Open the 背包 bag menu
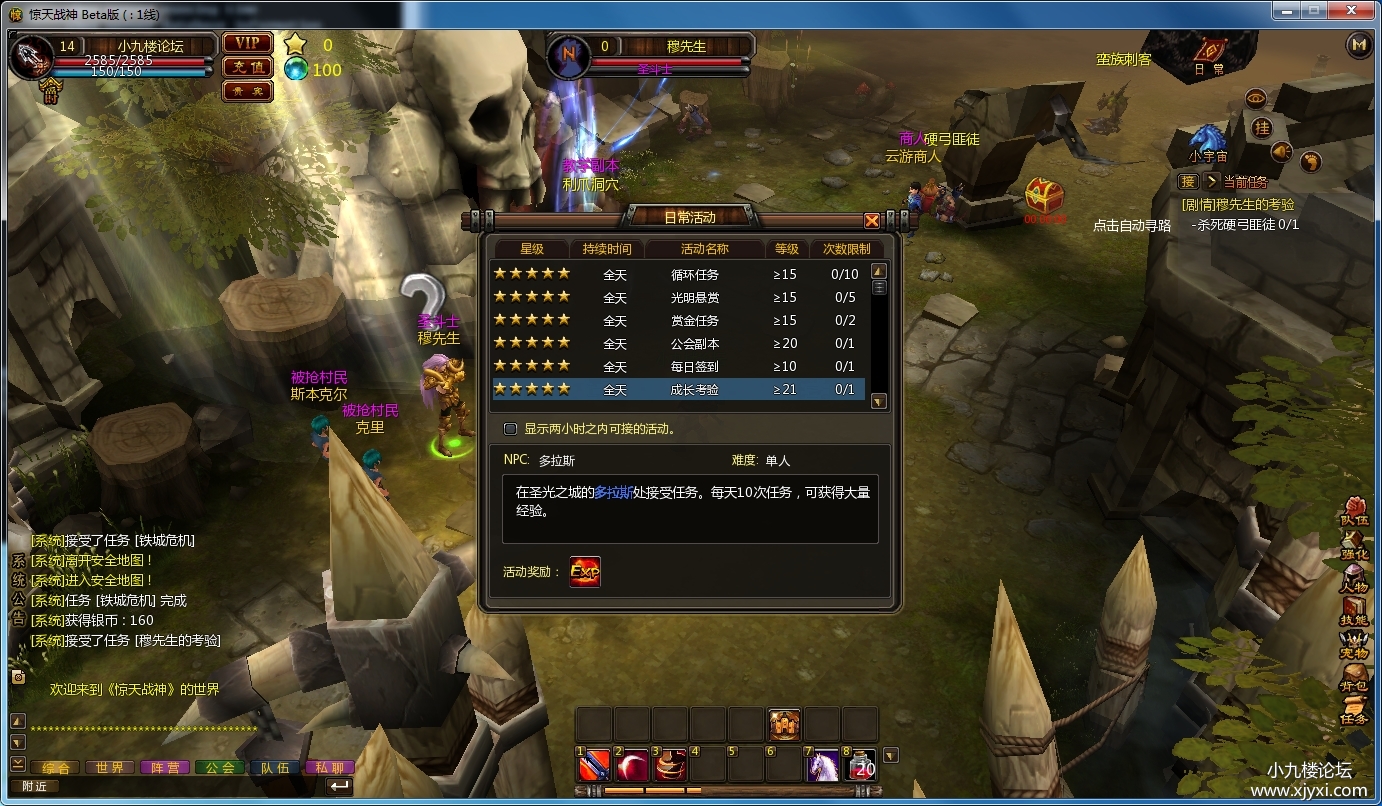 (x=1354, y=678)
